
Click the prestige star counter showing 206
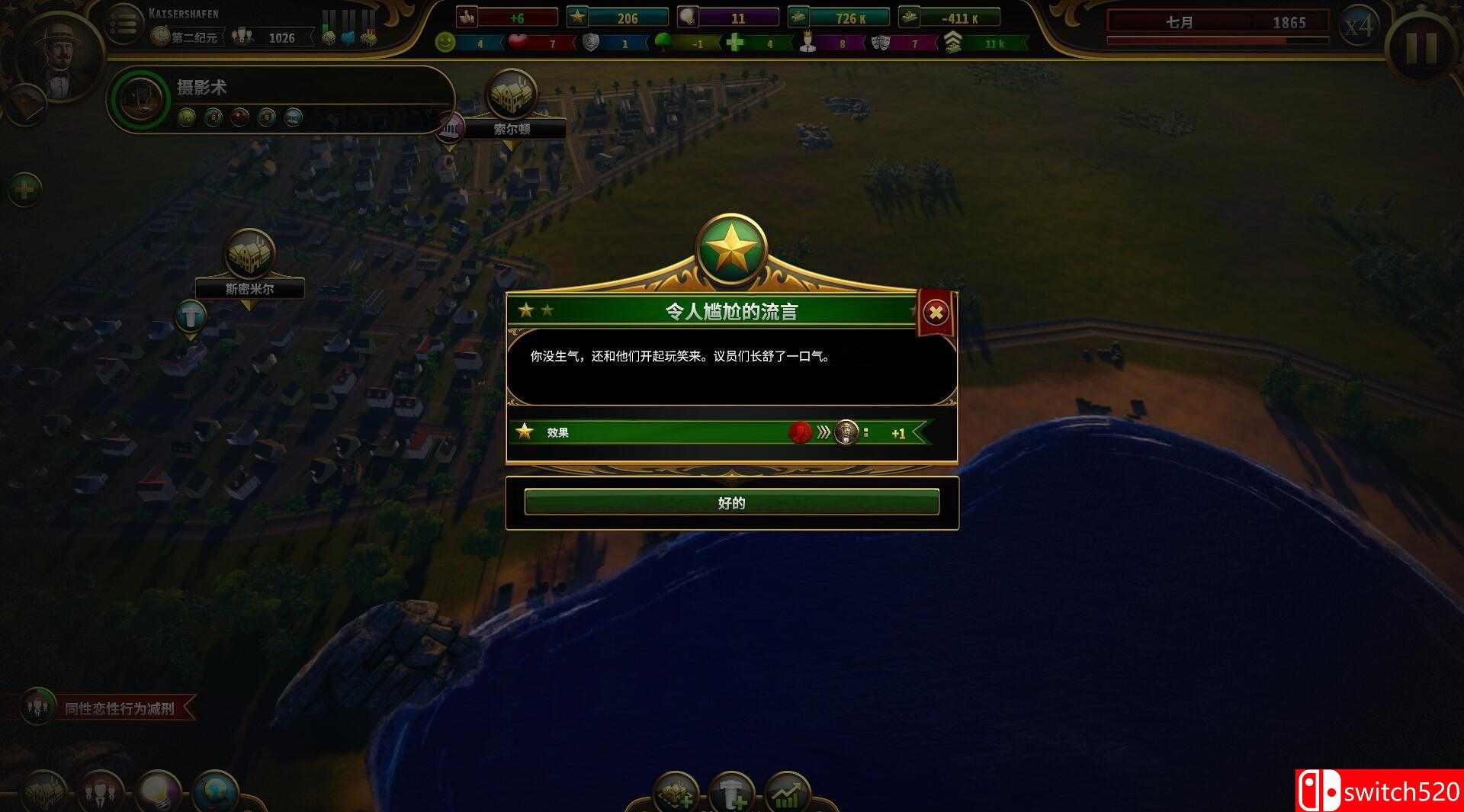point(625,17)
